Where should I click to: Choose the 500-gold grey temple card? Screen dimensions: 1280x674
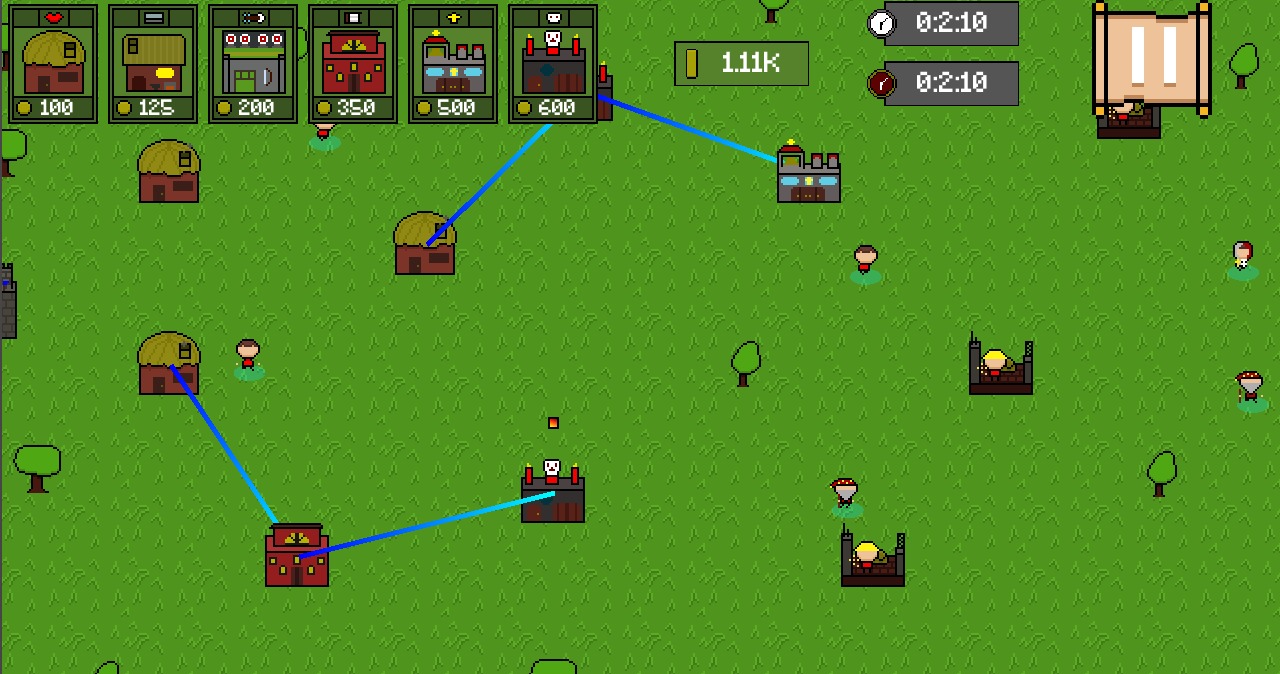(453, 64)
